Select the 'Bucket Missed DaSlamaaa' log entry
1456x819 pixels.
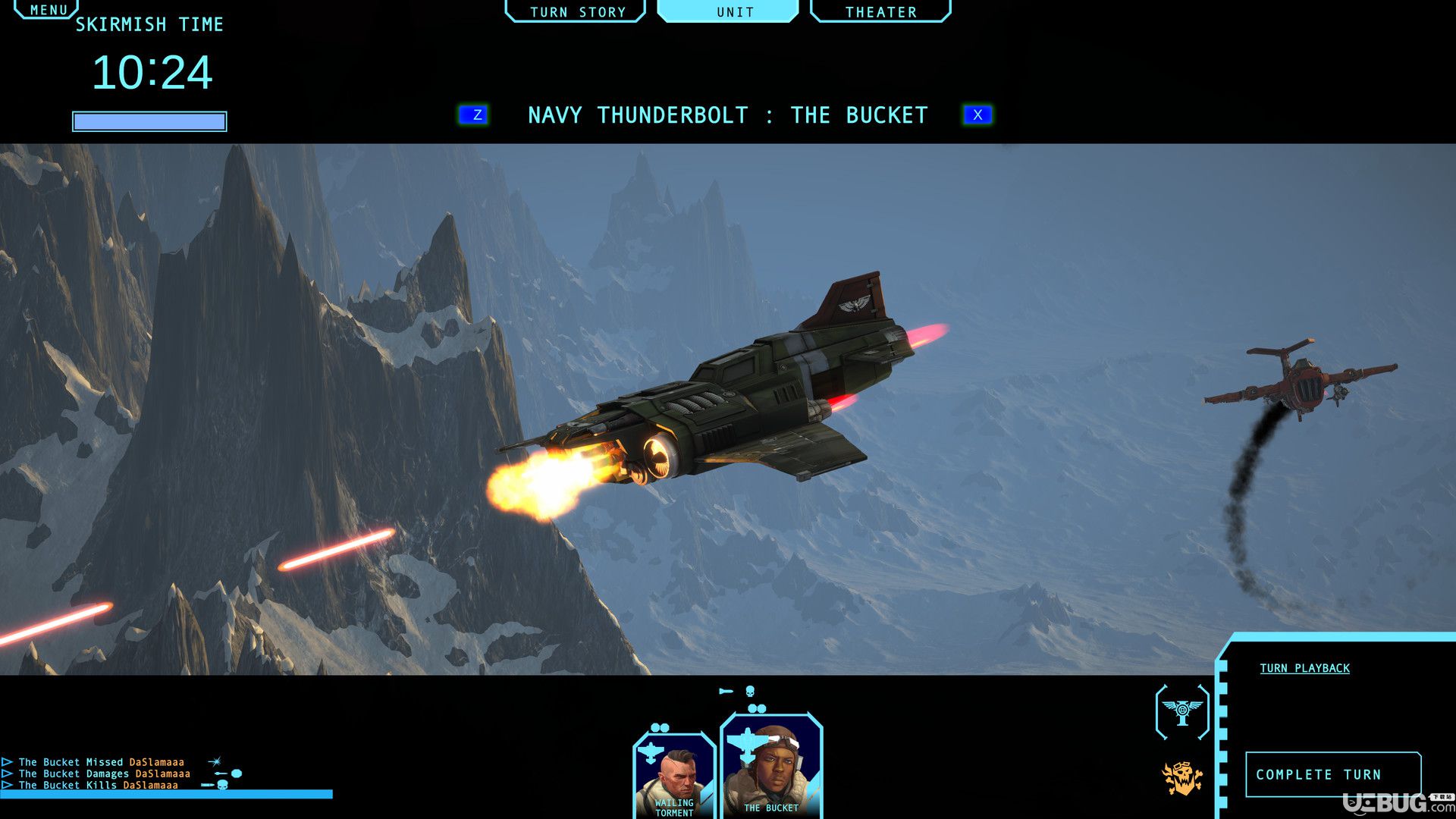[x=101, y=762]
